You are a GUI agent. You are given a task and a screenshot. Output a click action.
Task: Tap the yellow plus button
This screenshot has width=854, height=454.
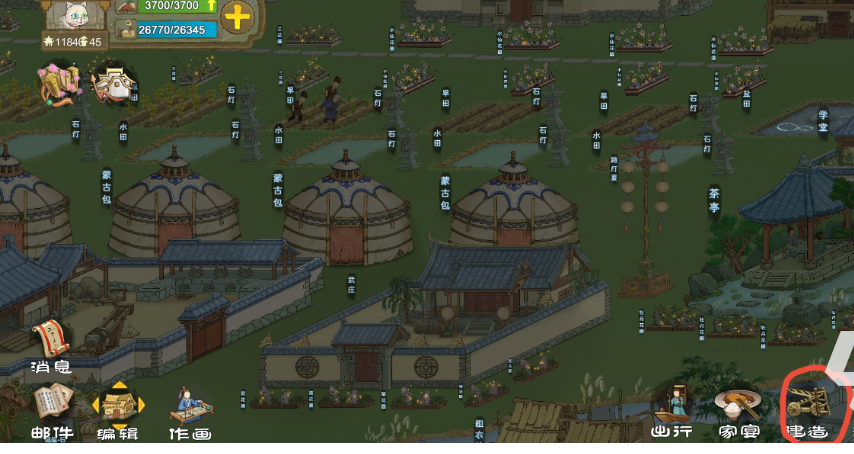tap(237, 17)
